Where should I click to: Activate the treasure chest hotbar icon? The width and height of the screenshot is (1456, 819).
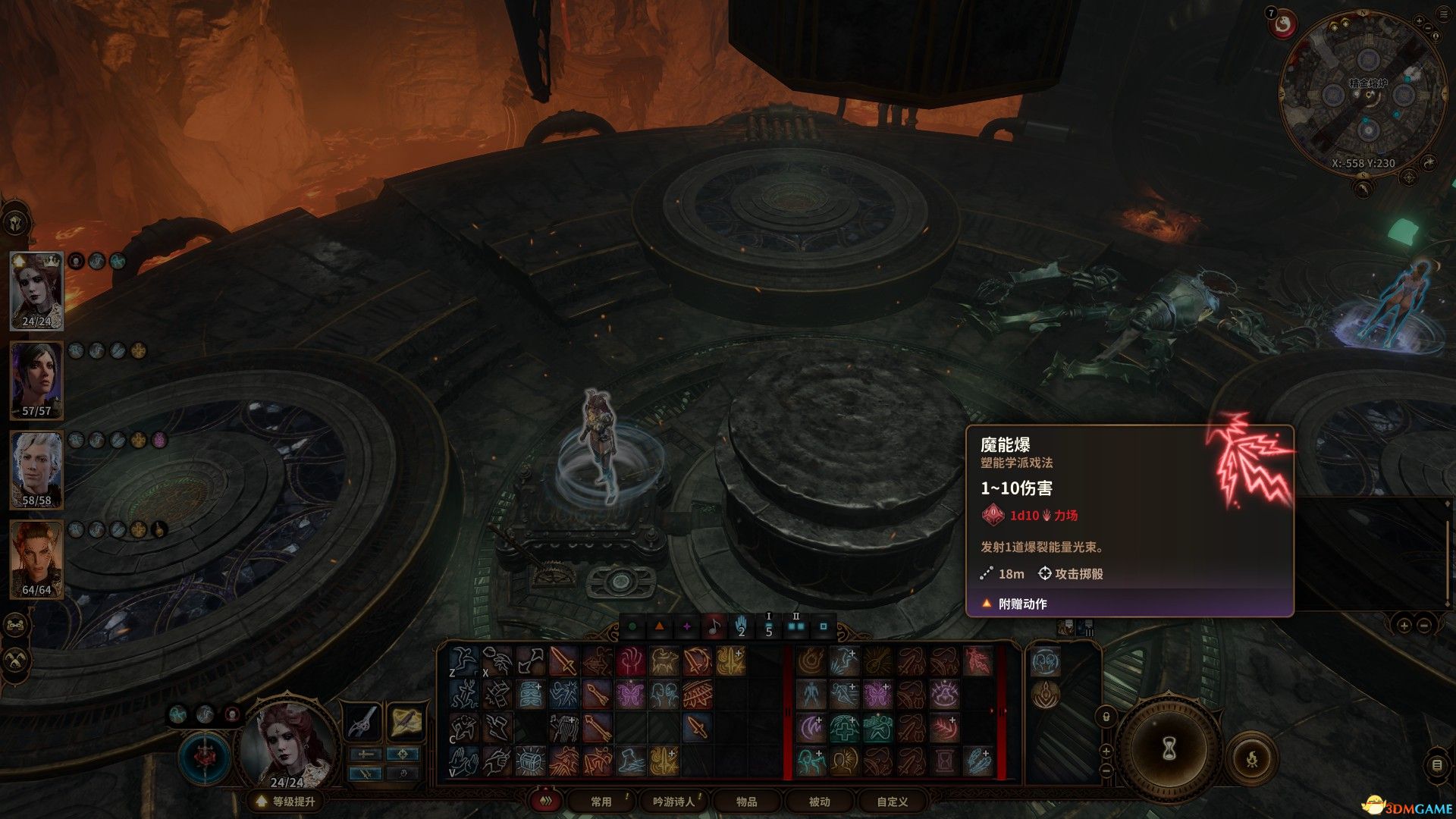click(x=531, y=760)
